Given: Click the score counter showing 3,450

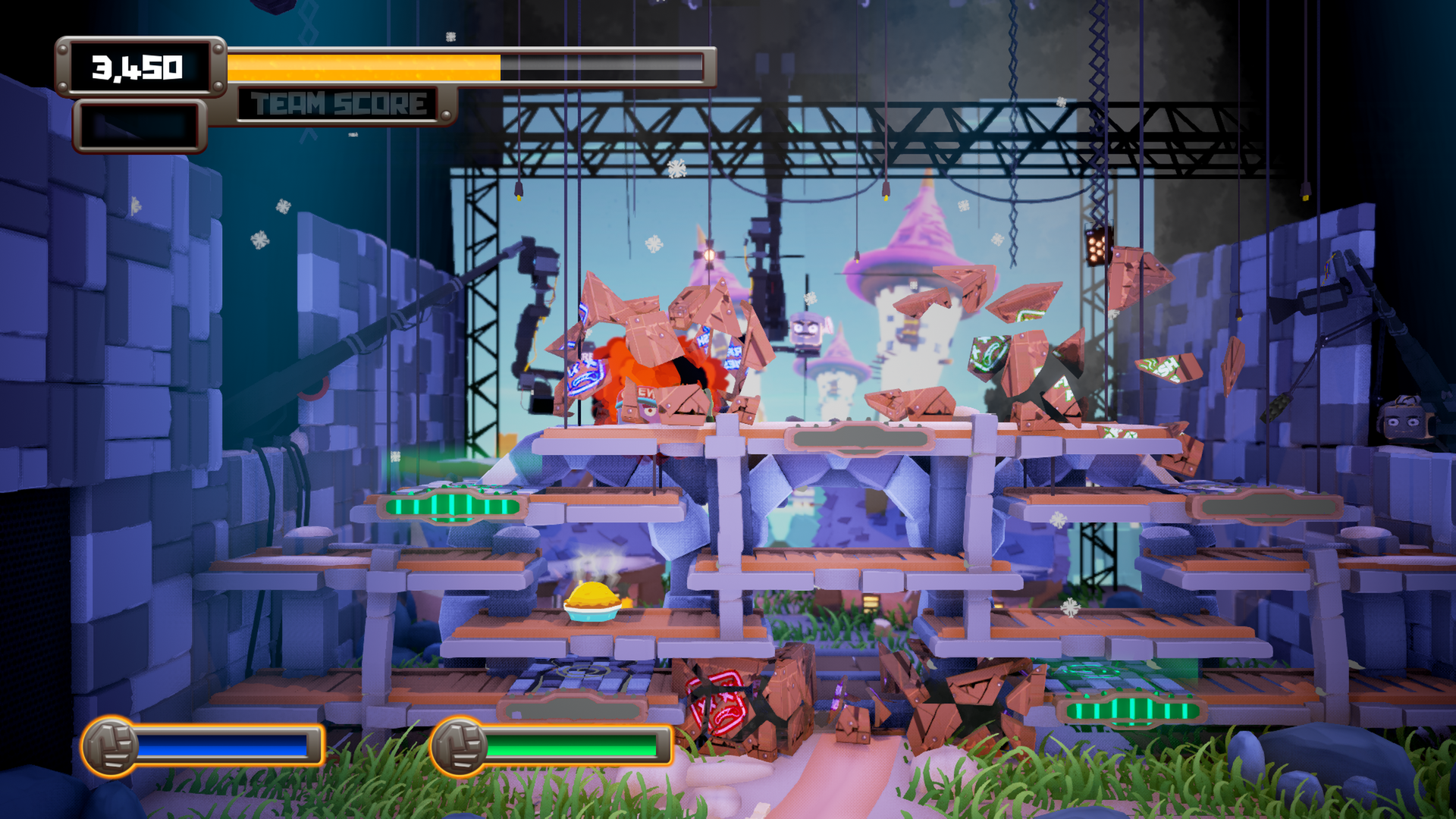Looking at the screenshot, I should coord(139,67).
